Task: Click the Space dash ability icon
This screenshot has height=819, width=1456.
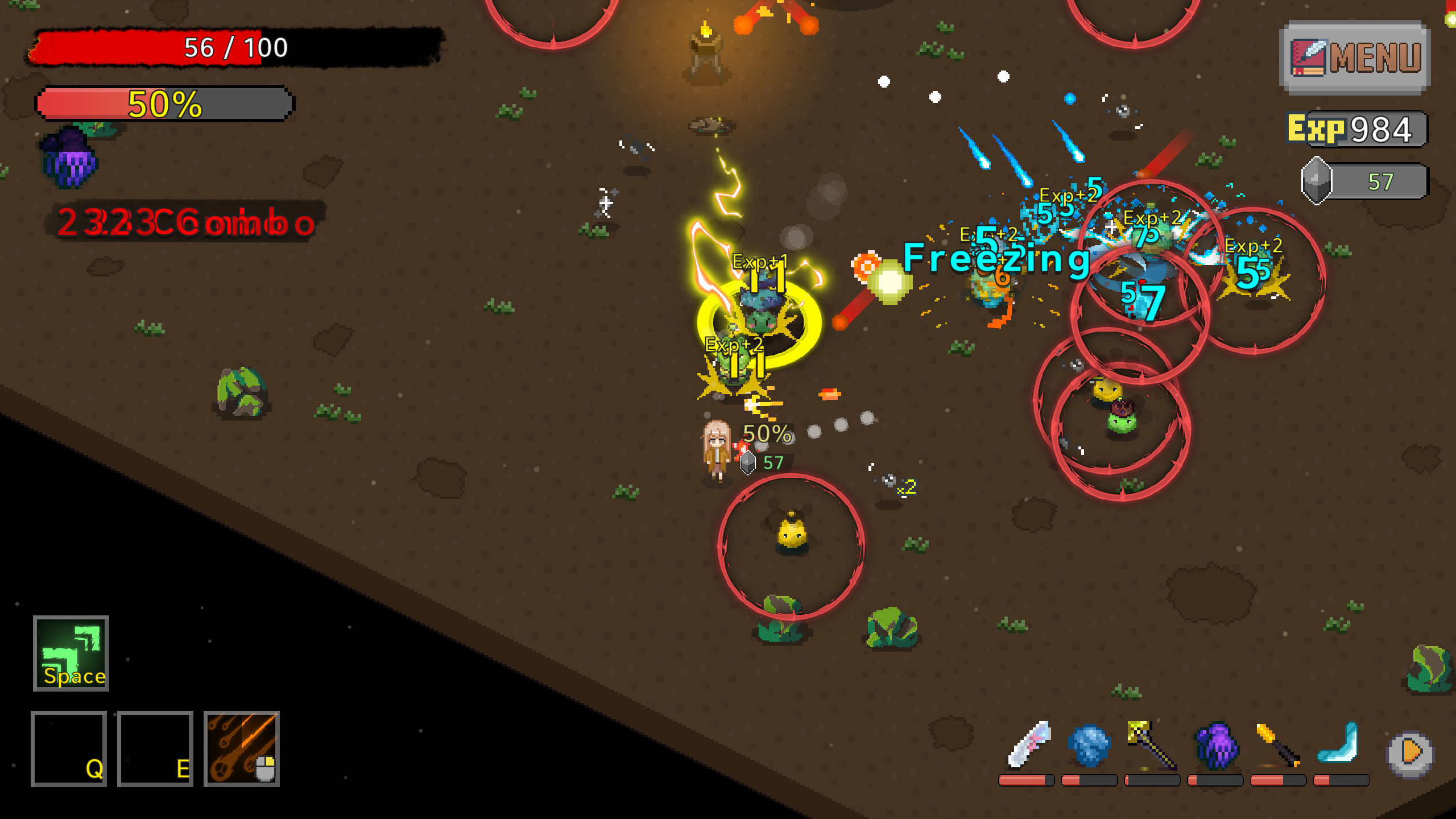Action: pos(70,654)
